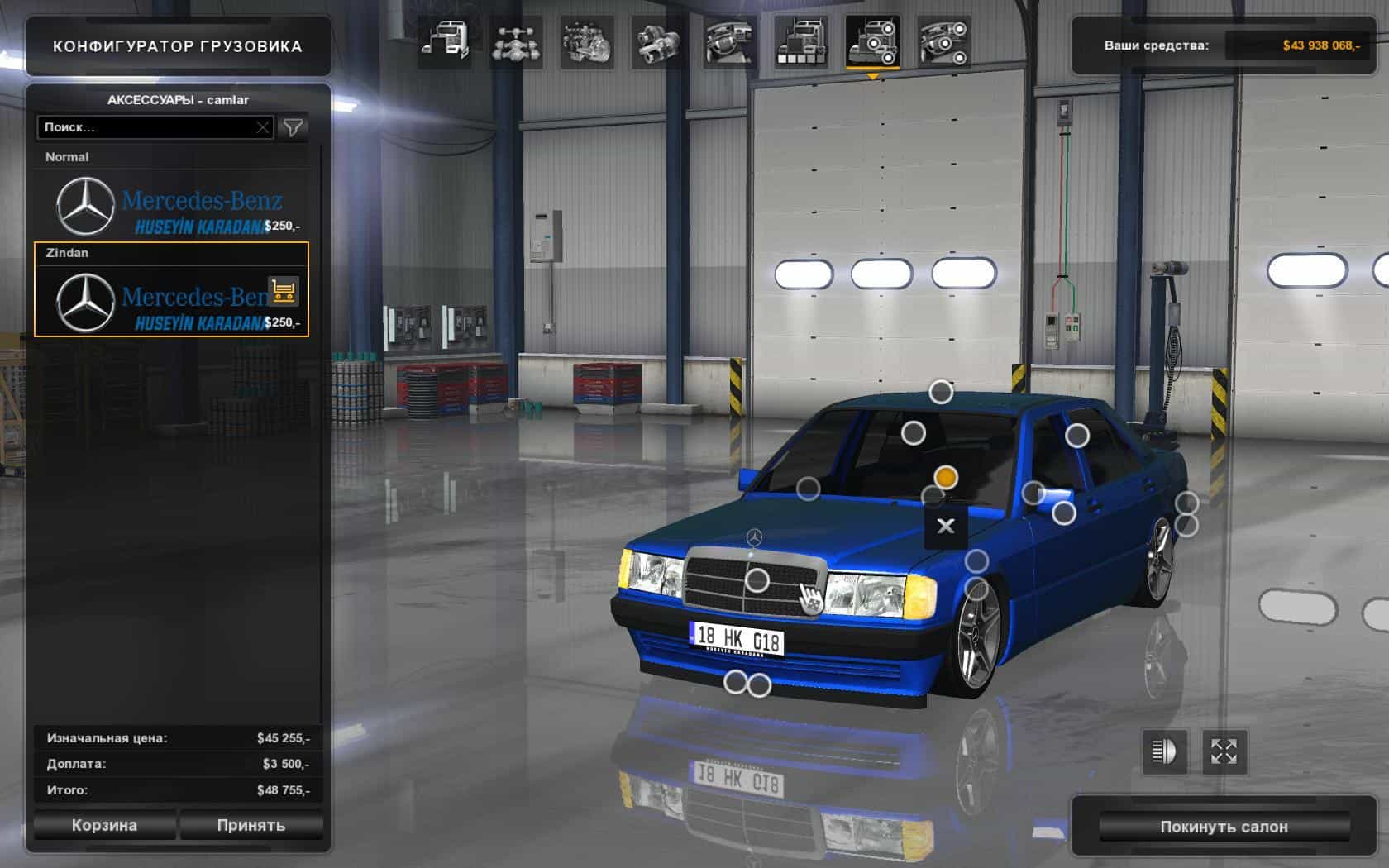Leave the shop via Покинуть салон
The width and height of the screenshot is (1389, 868).
[x=1224, y=827]
